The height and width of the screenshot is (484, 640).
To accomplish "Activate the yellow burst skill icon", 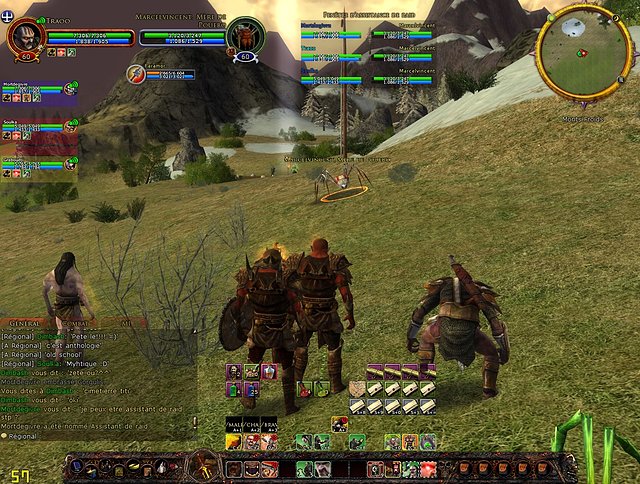I will (x=232, y=442).
